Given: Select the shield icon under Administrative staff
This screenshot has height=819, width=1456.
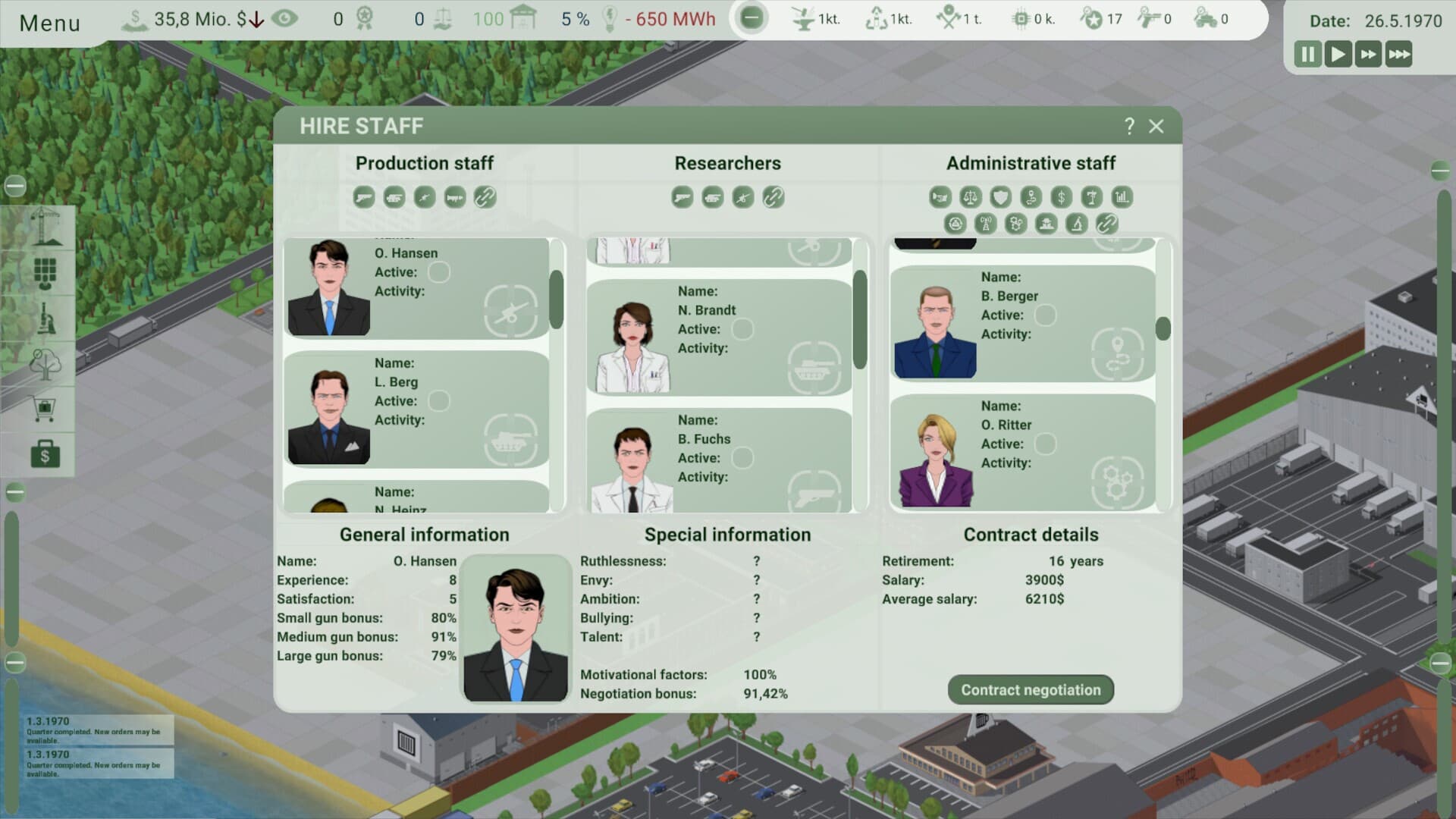Looking at the screenshot, I should 1001,197.
